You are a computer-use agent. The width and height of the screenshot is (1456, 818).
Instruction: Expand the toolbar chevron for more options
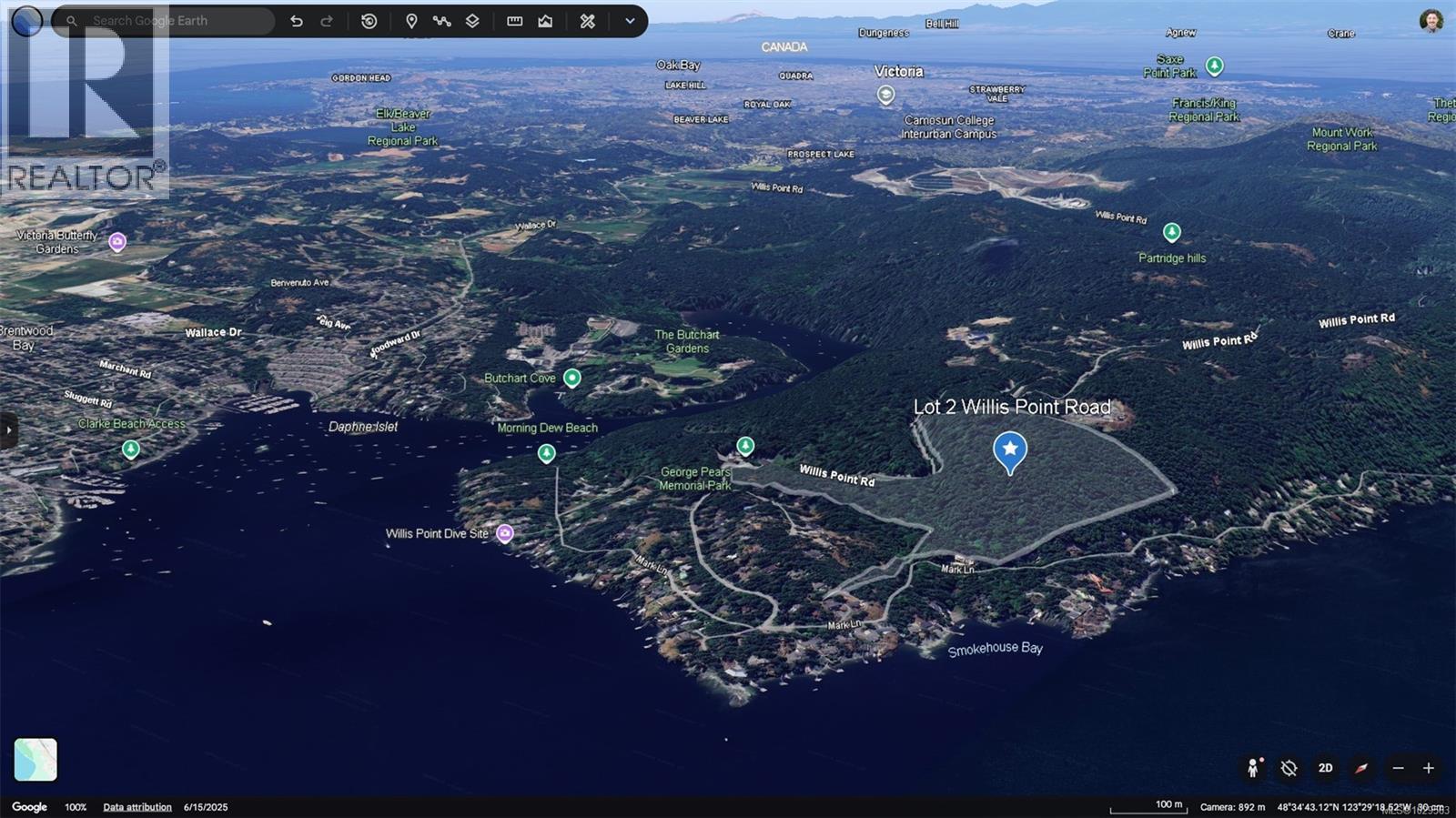click(x=629, y=20)
